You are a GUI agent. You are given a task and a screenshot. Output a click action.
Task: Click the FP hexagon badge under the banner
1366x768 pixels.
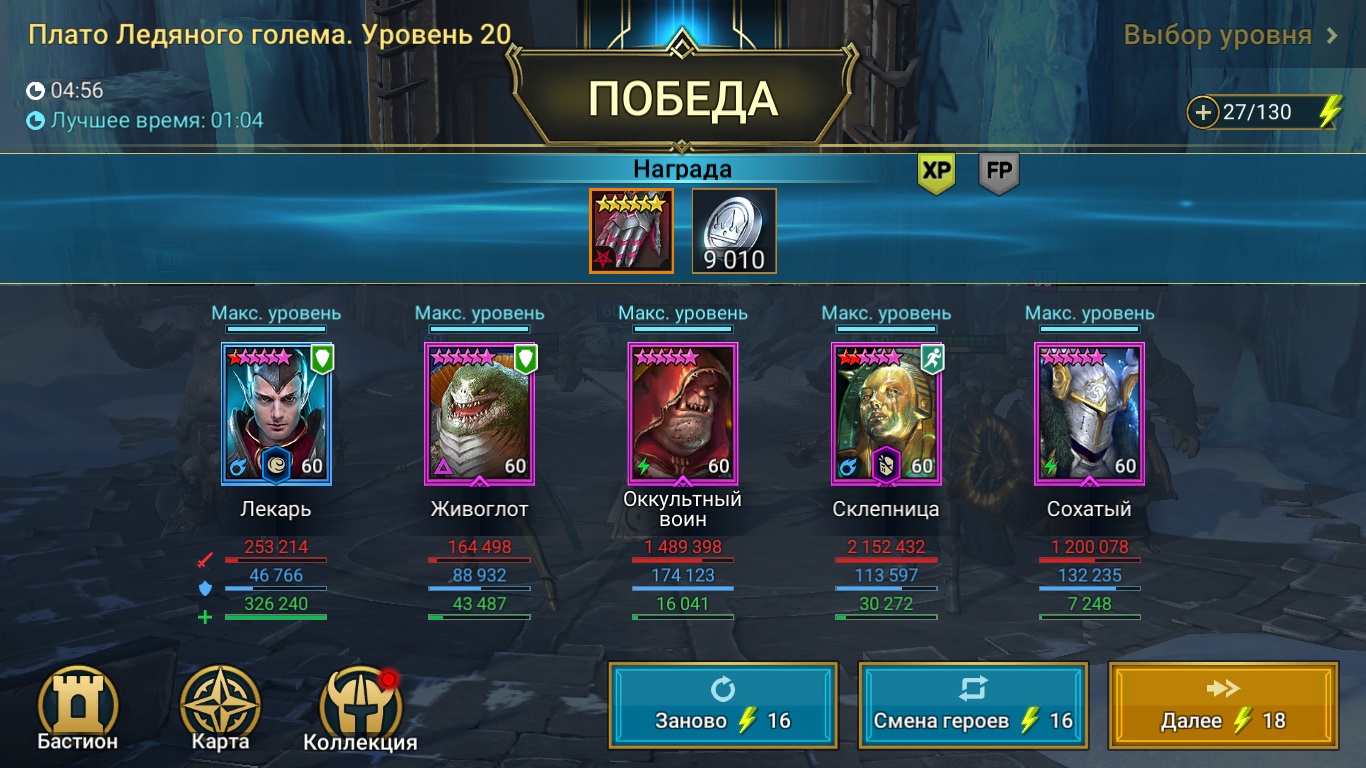pyautogui.click(x=997, y=171)
